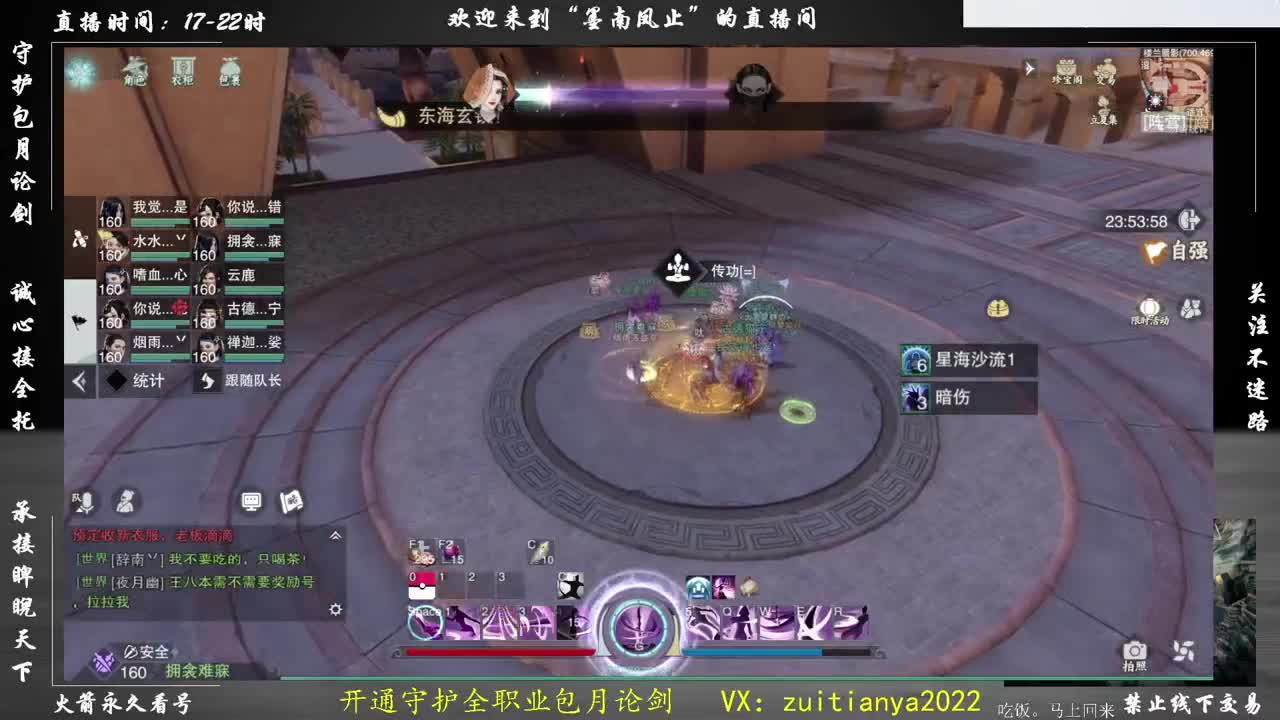Screen dimensions: 1280x720
Task: Open the 衣柜 wardrobe panel
Action: (182, 71)
